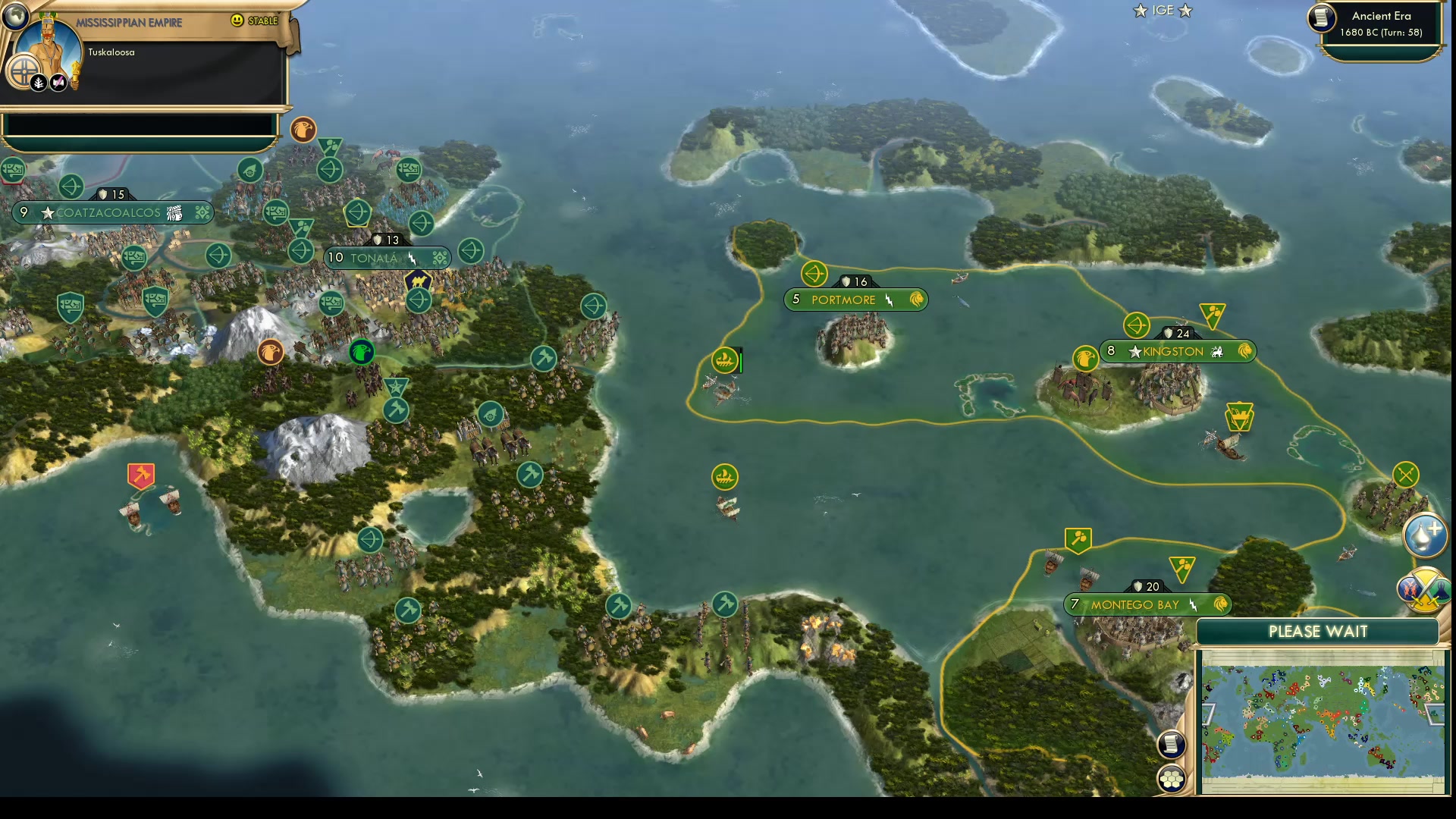Select the trireme unit icon near Portmore
The width and height of the screenshot is (1456, 819).
coord(725,362)
